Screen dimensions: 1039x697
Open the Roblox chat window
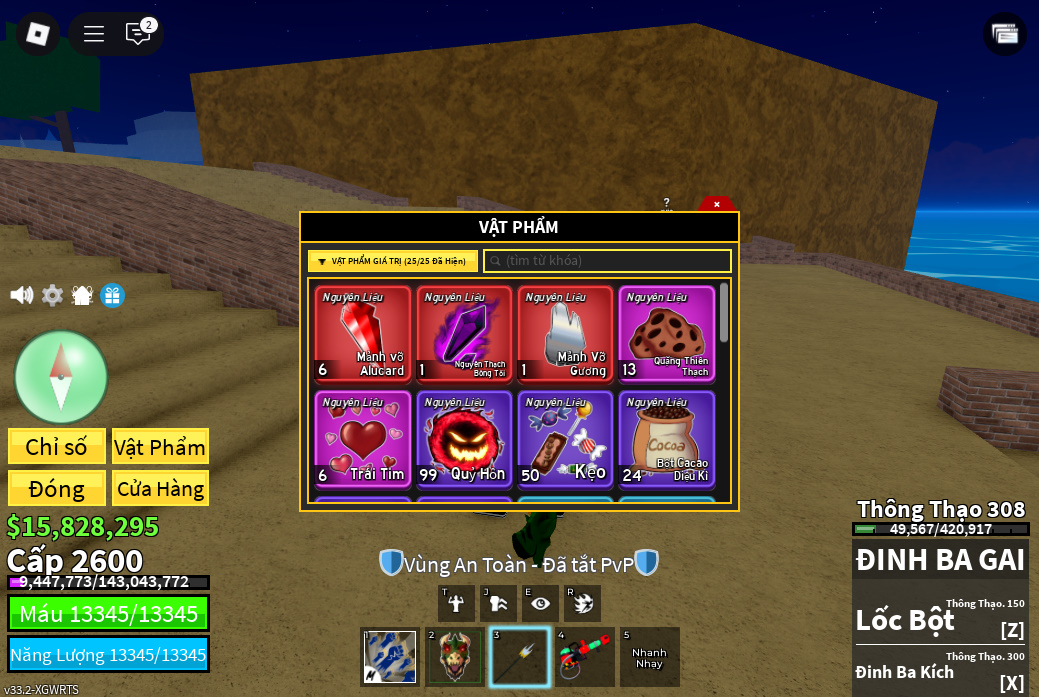[x=138, y=34]
